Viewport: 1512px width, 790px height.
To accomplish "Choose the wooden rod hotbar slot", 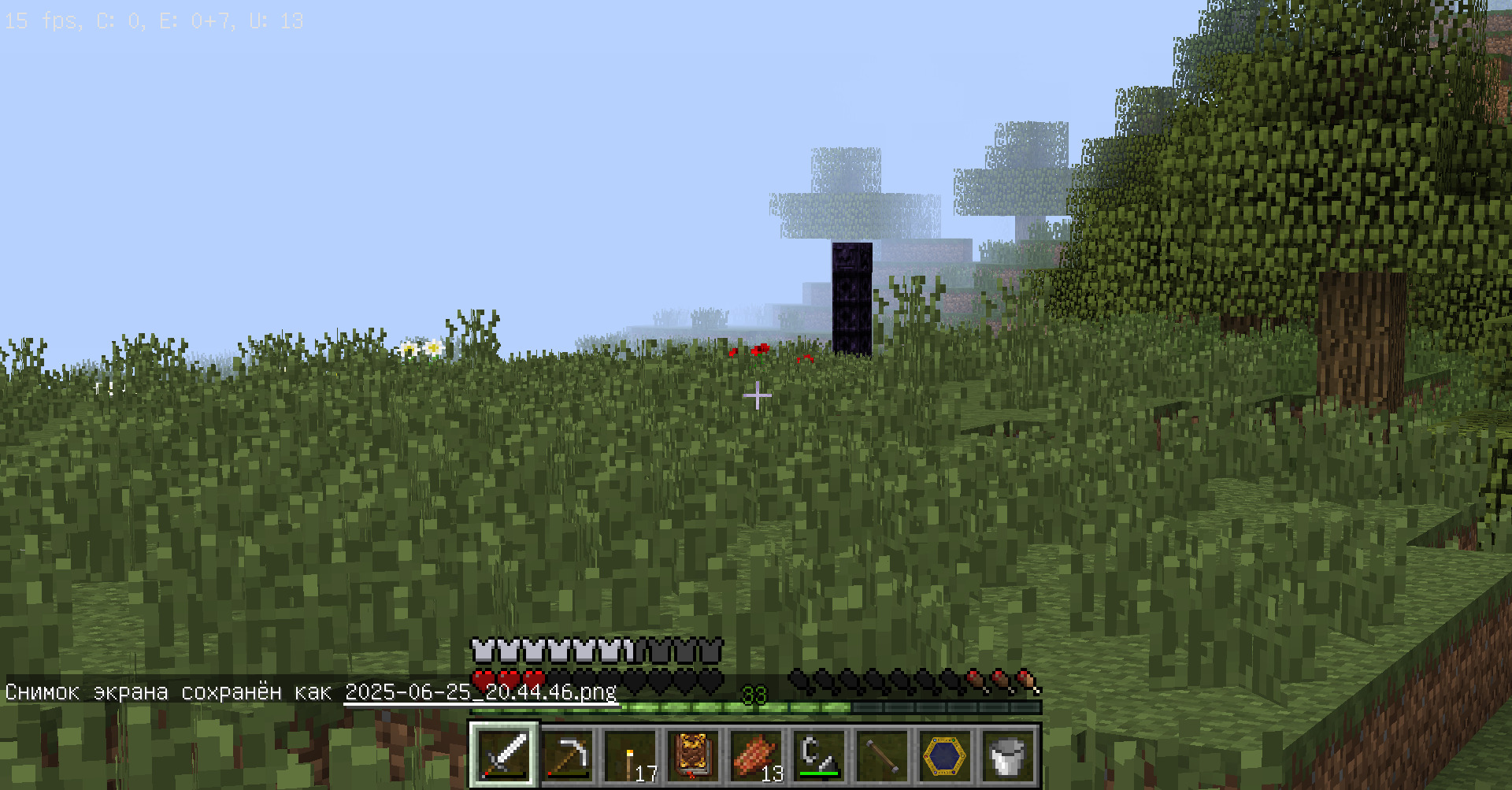I will (x=882, y=755).
